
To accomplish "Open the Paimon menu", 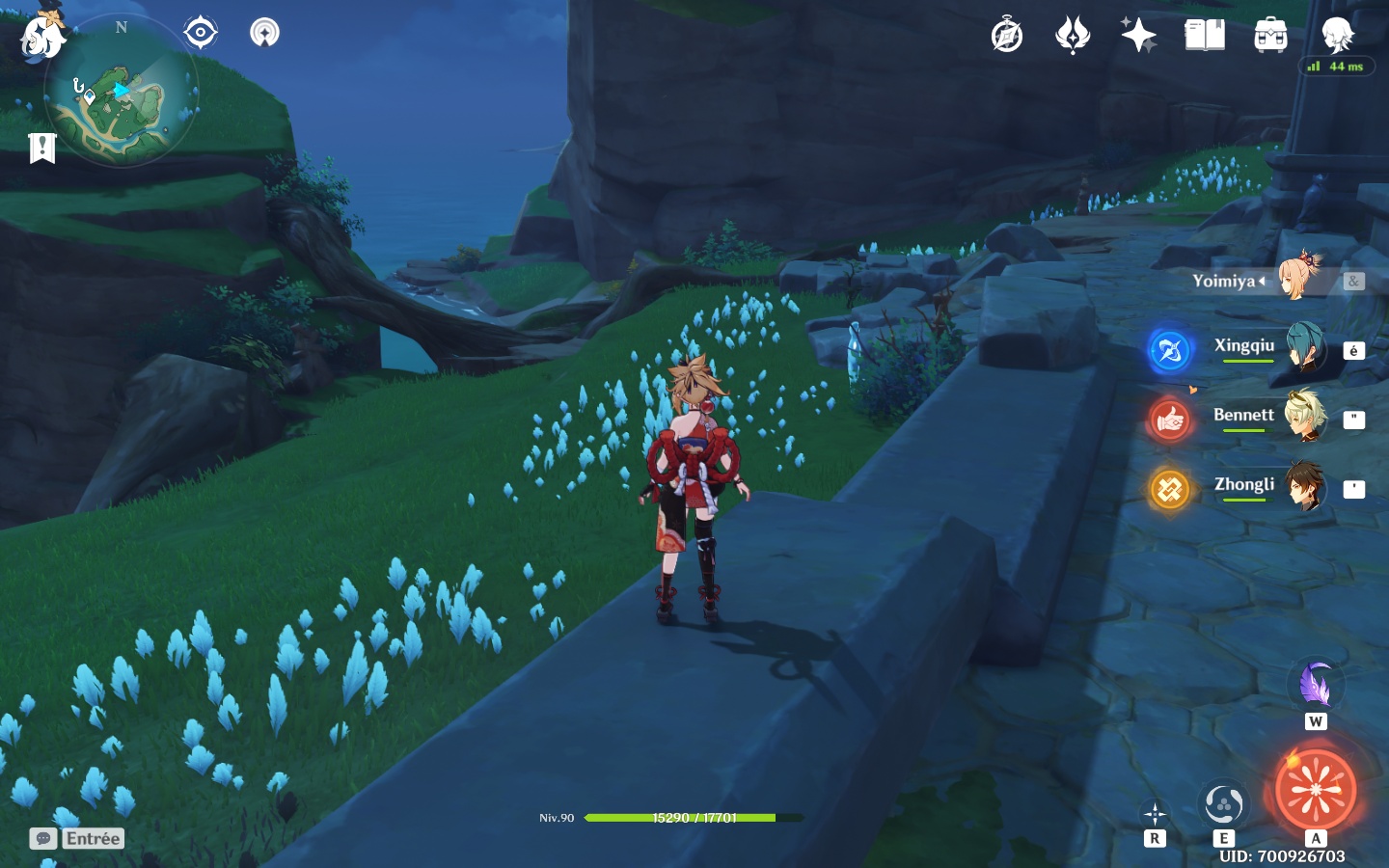I will (x=42, y=36).
